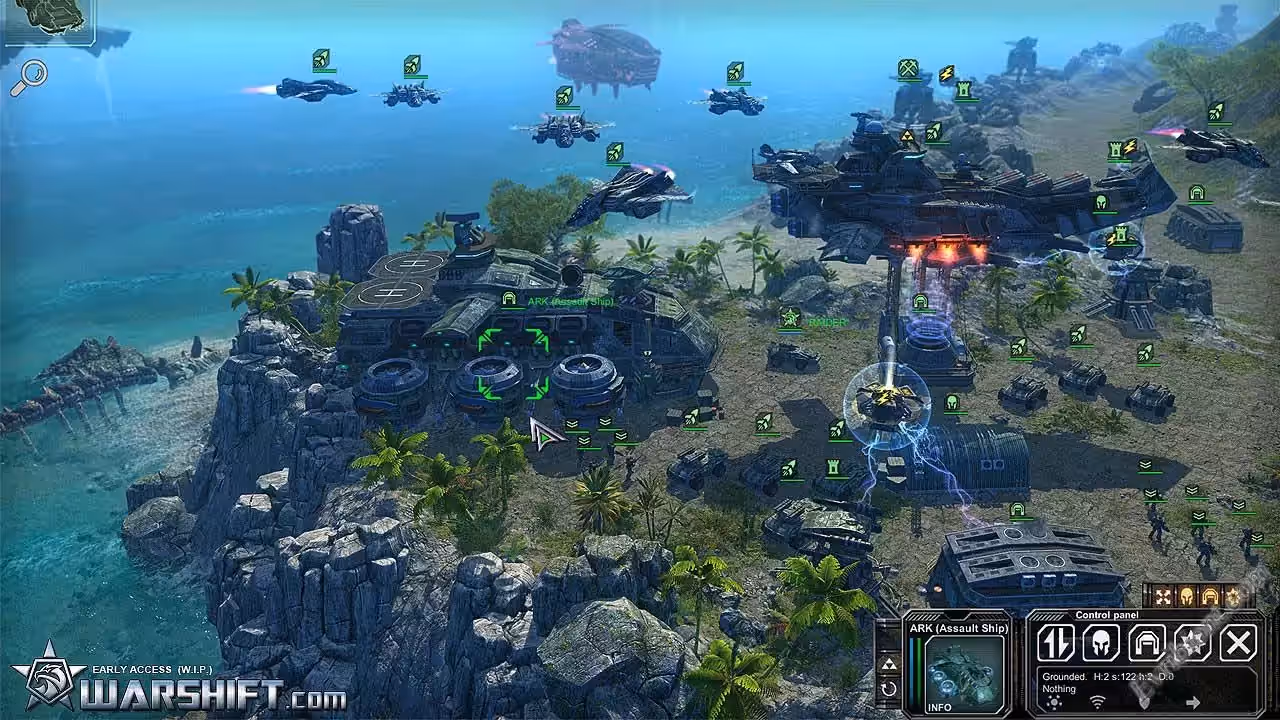This screenshot has width=1280, height=720.
Task: Click the minimap in the corner
Action: 47,22
